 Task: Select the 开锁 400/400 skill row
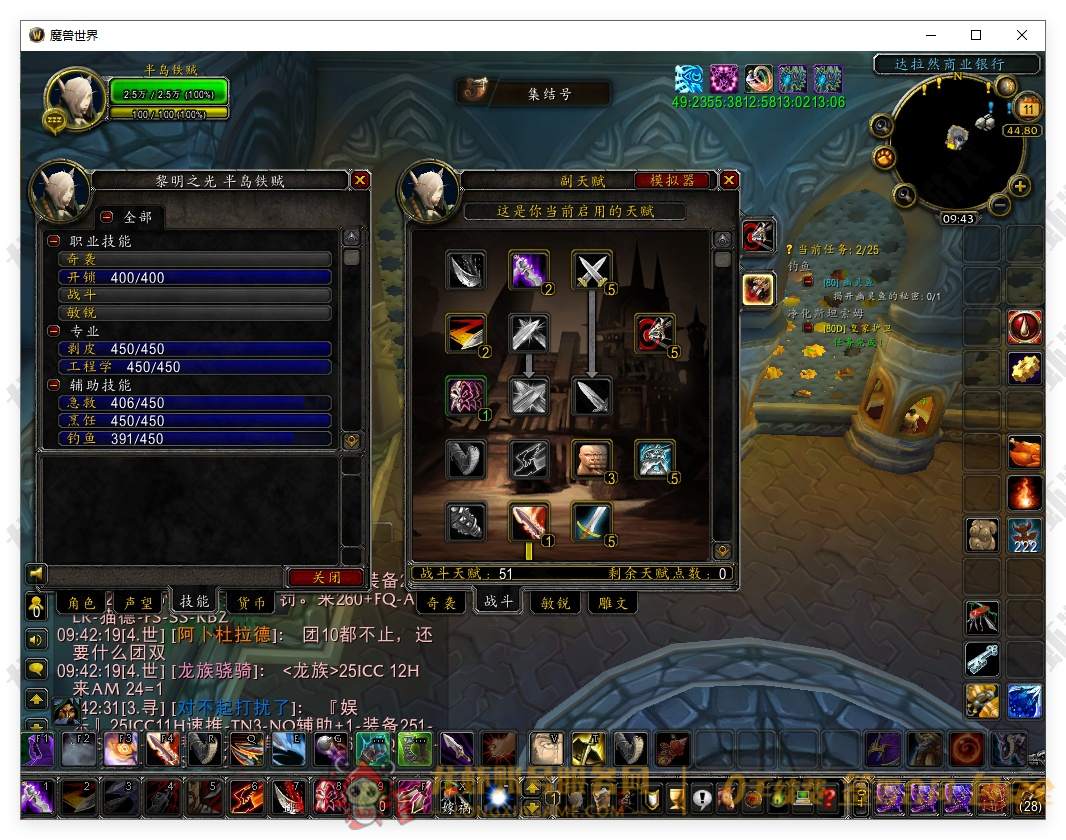tap(195, 277)
